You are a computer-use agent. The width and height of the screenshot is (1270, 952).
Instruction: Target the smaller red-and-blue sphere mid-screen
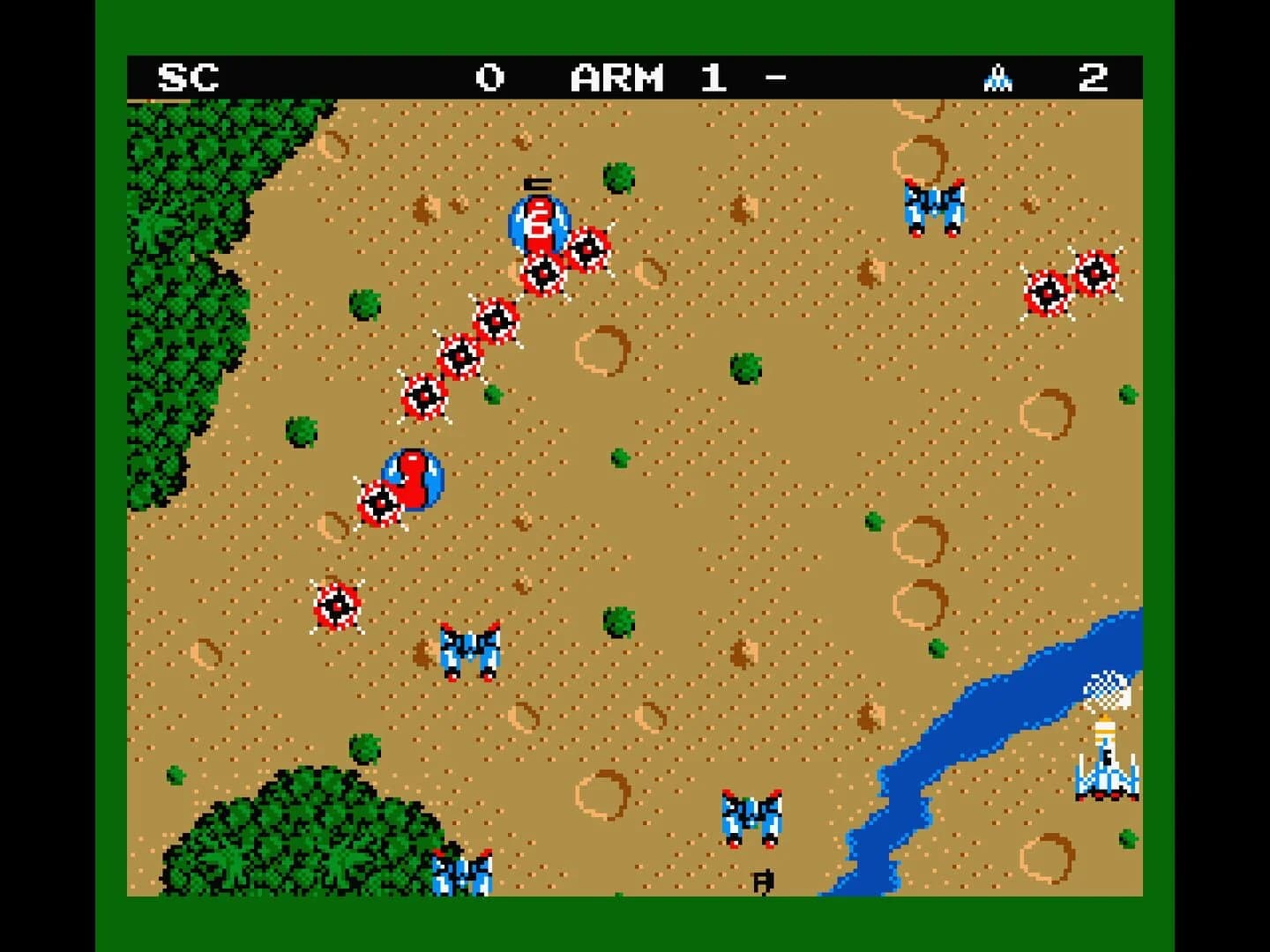tap(411, 480)
